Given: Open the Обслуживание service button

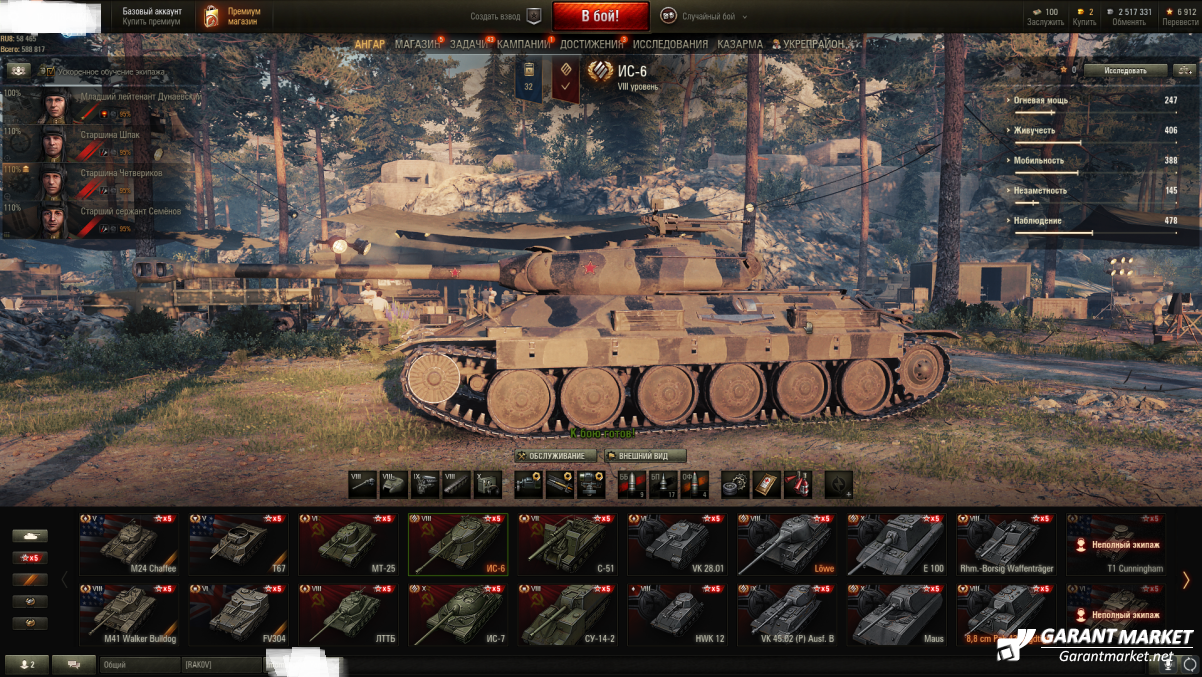Looking at the screenshot, I should [556, 456].
